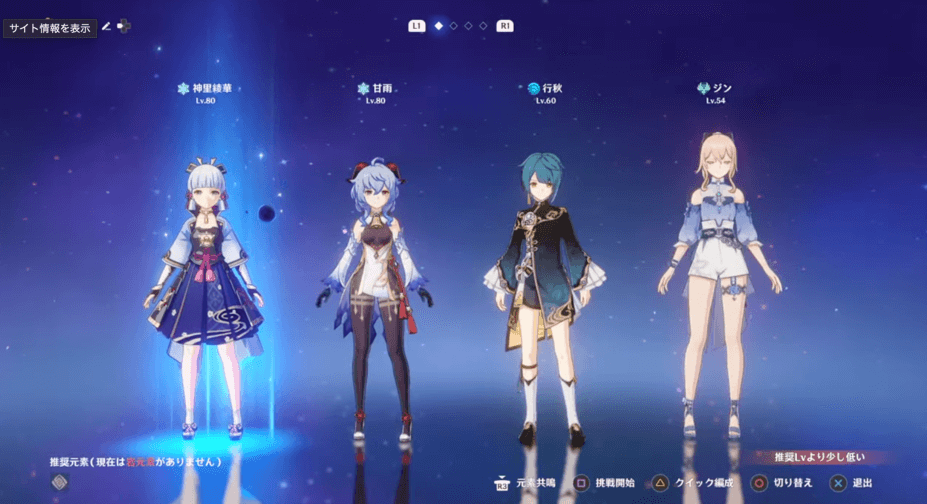927x504 pixels.
Task: Click the pencil icon to rename the party
Action: [x=106, y=27]
